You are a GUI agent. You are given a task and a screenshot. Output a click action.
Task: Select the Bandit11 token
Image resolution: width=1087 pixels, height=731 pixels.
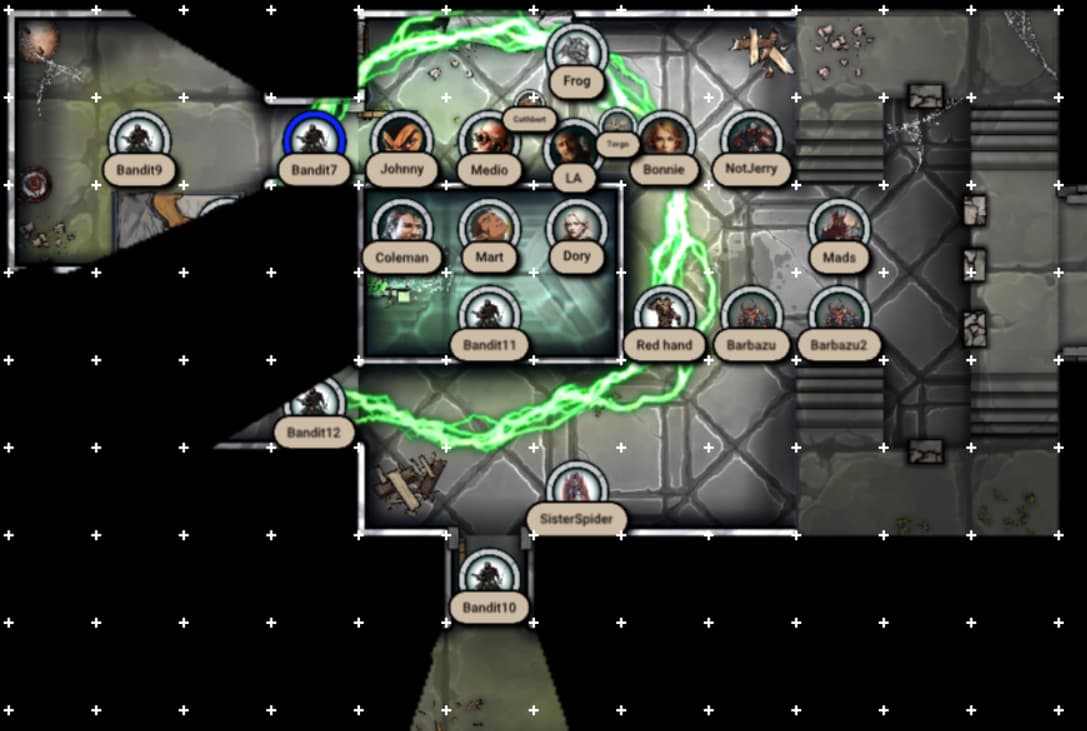point(489,315)
